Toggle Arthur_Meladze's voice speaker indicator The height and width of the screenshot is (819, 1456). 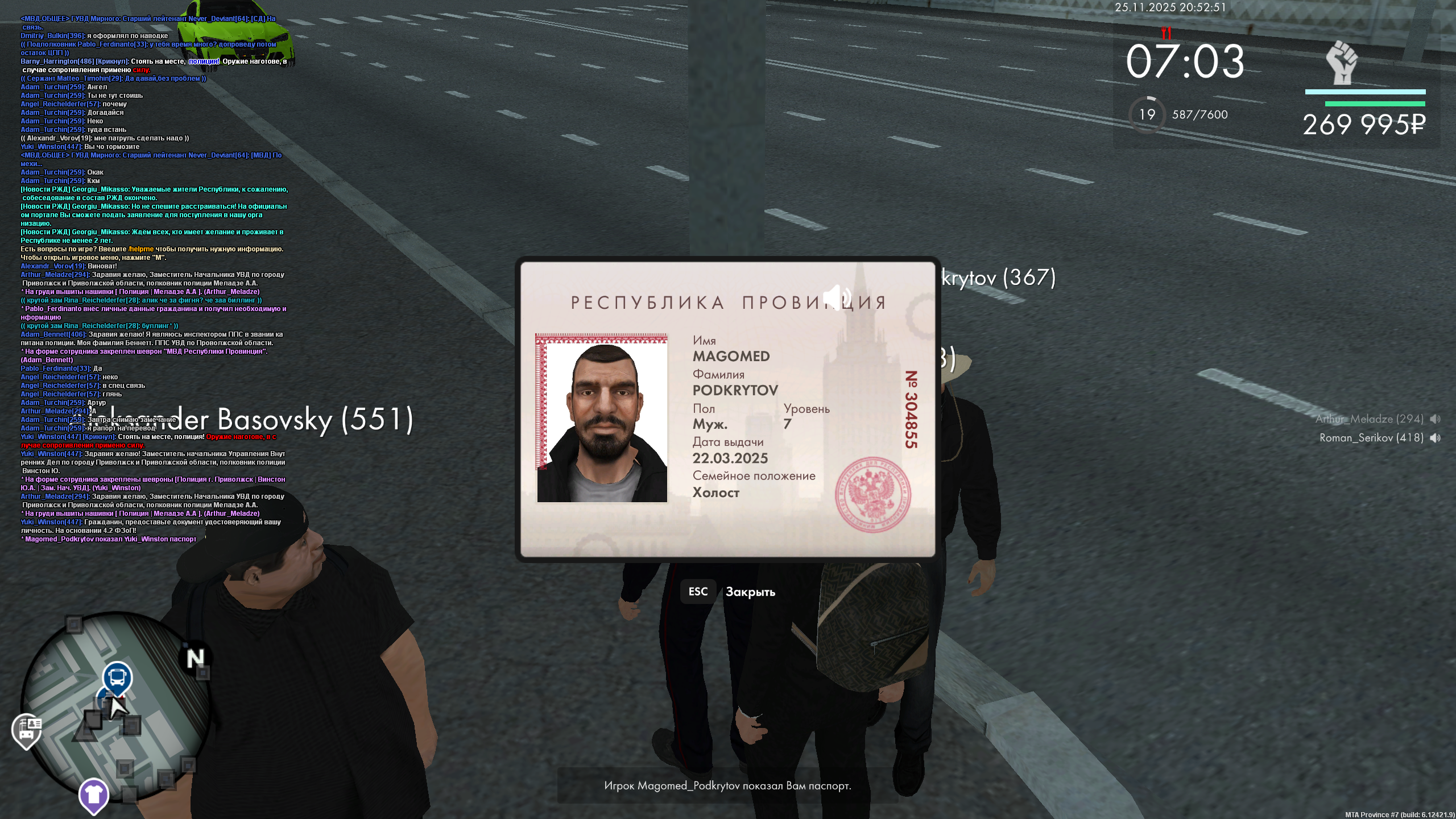(1438, 419)
